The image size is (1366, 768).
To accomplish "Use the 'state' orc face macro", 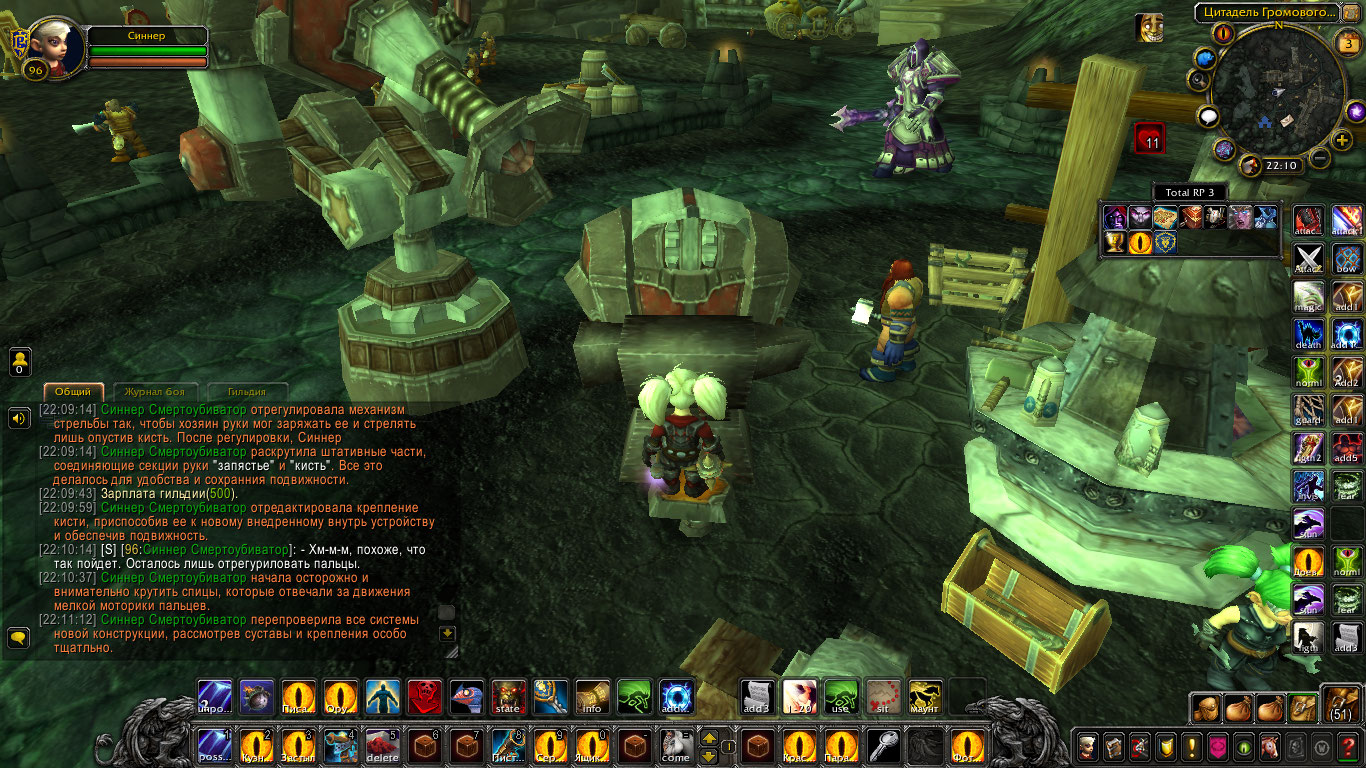I will (509, 696).
